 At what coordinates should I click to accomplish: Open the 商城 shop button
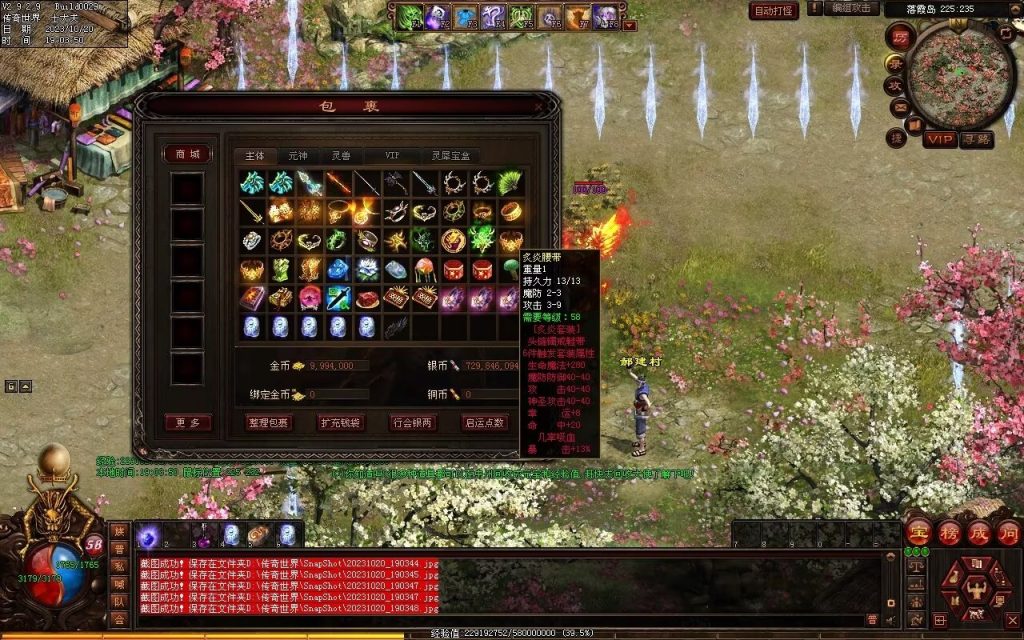click(188, 154)
